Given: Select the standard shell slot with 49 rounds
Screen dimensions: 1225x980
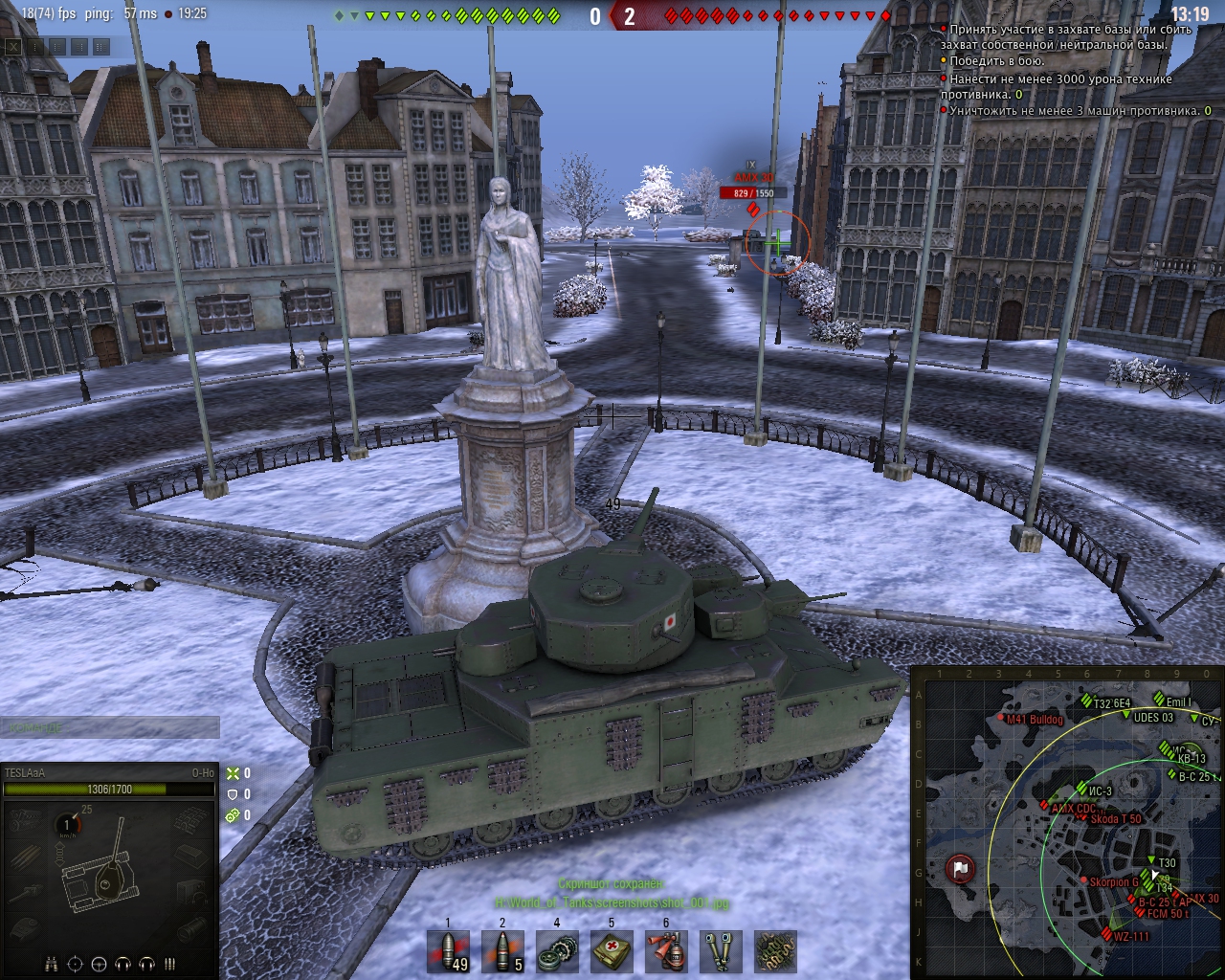Looking at the screenshot, I should click(x=449, y=951).
